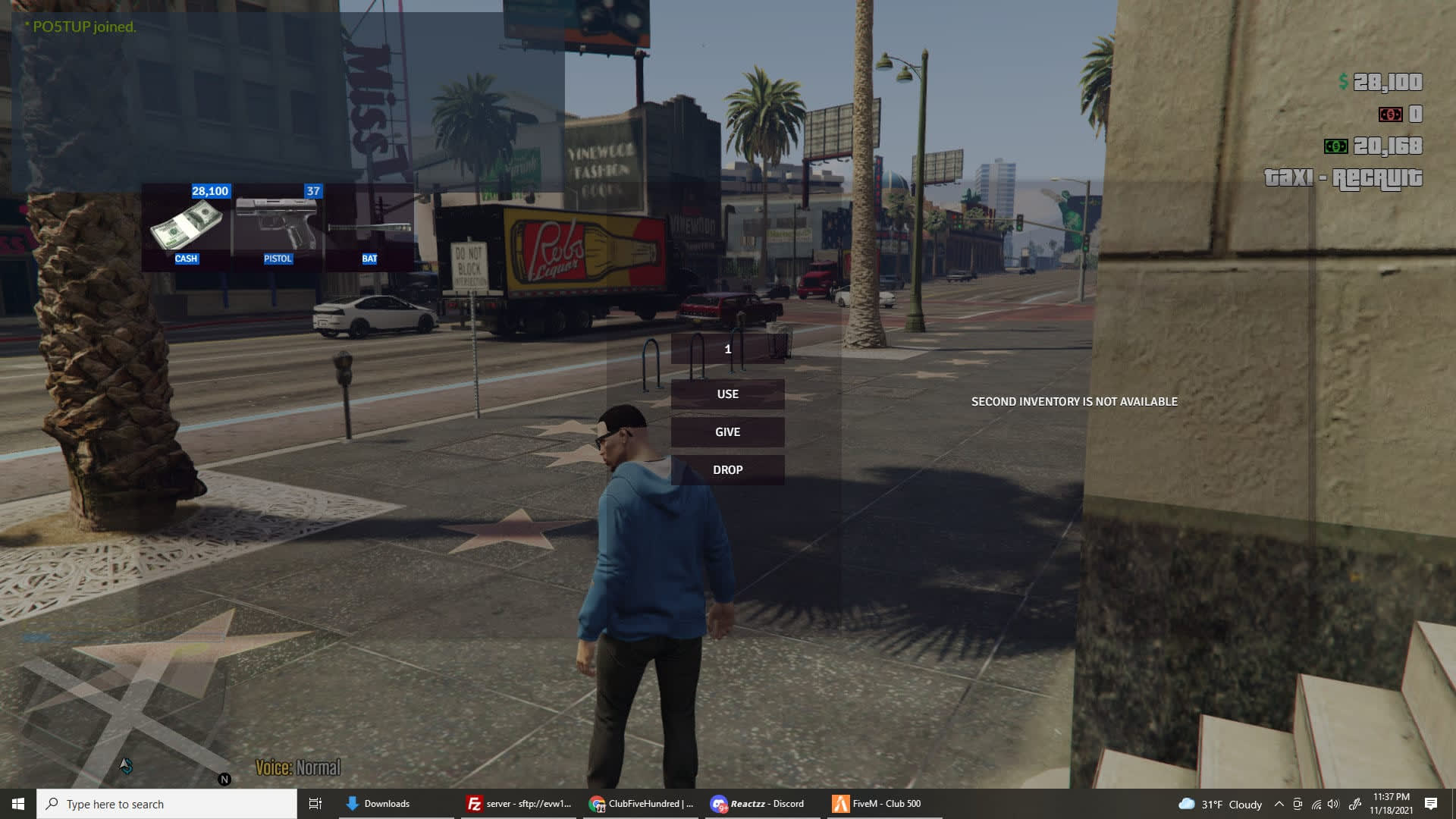The height and width of the screenshot is (819, 1456).
Task: Choose the DROP button
Action: pos(727,470)
